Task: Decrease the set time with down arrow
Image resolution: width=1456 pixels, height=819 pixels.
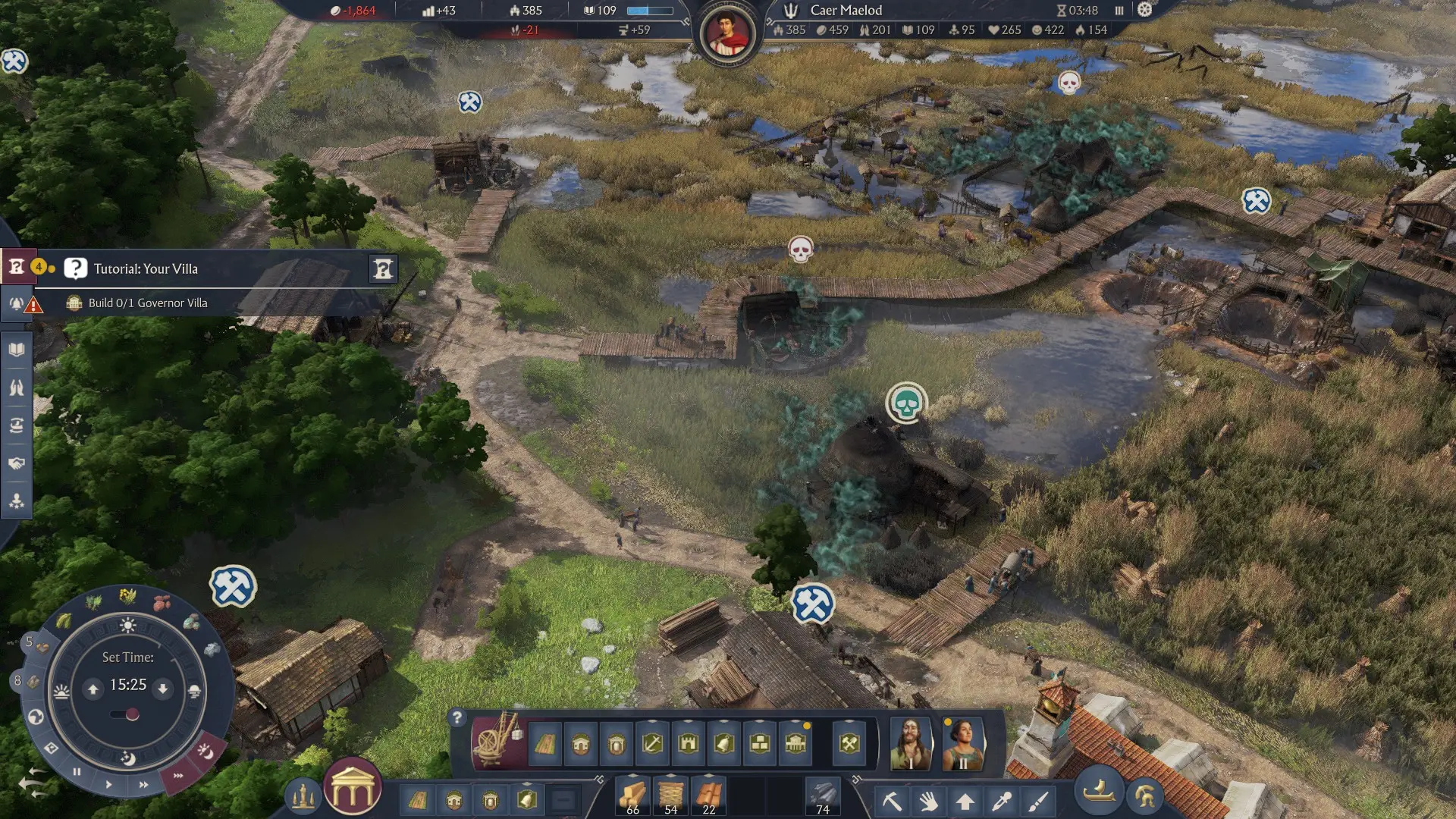Action: (162, 689)
